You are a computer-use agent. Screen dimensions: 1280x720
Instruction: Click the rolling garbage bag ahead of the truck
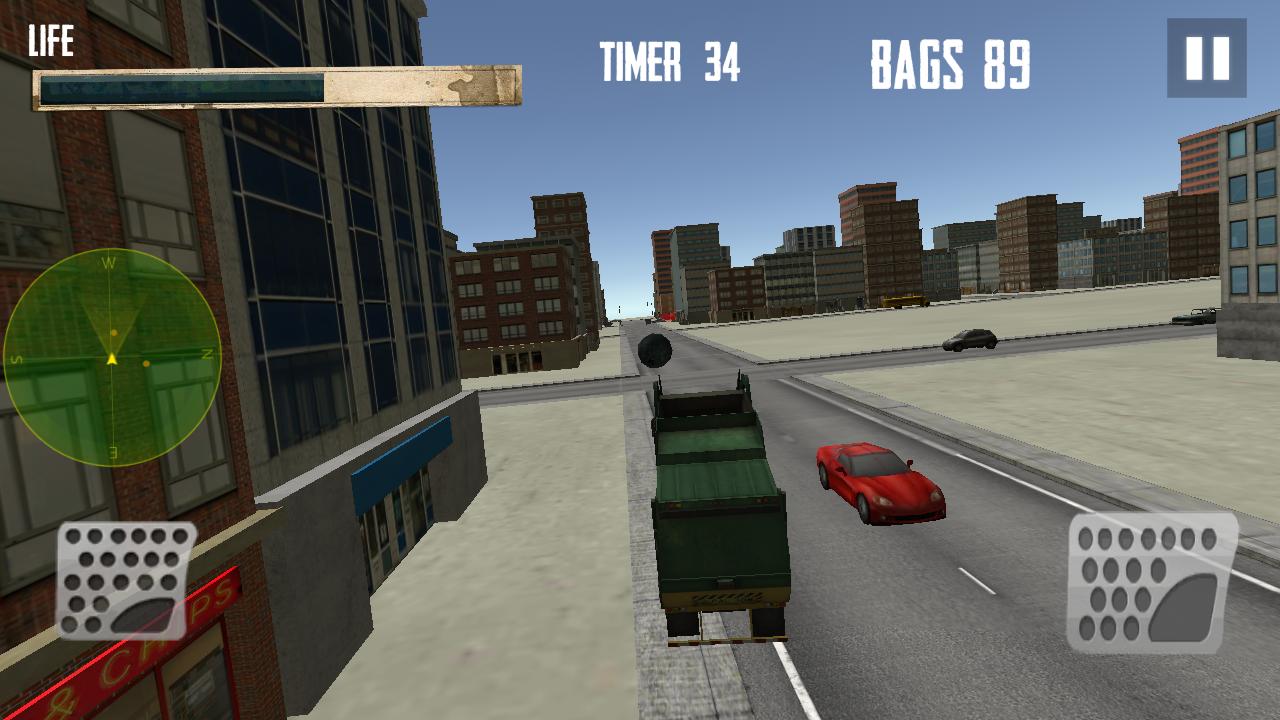pos(655,352)
